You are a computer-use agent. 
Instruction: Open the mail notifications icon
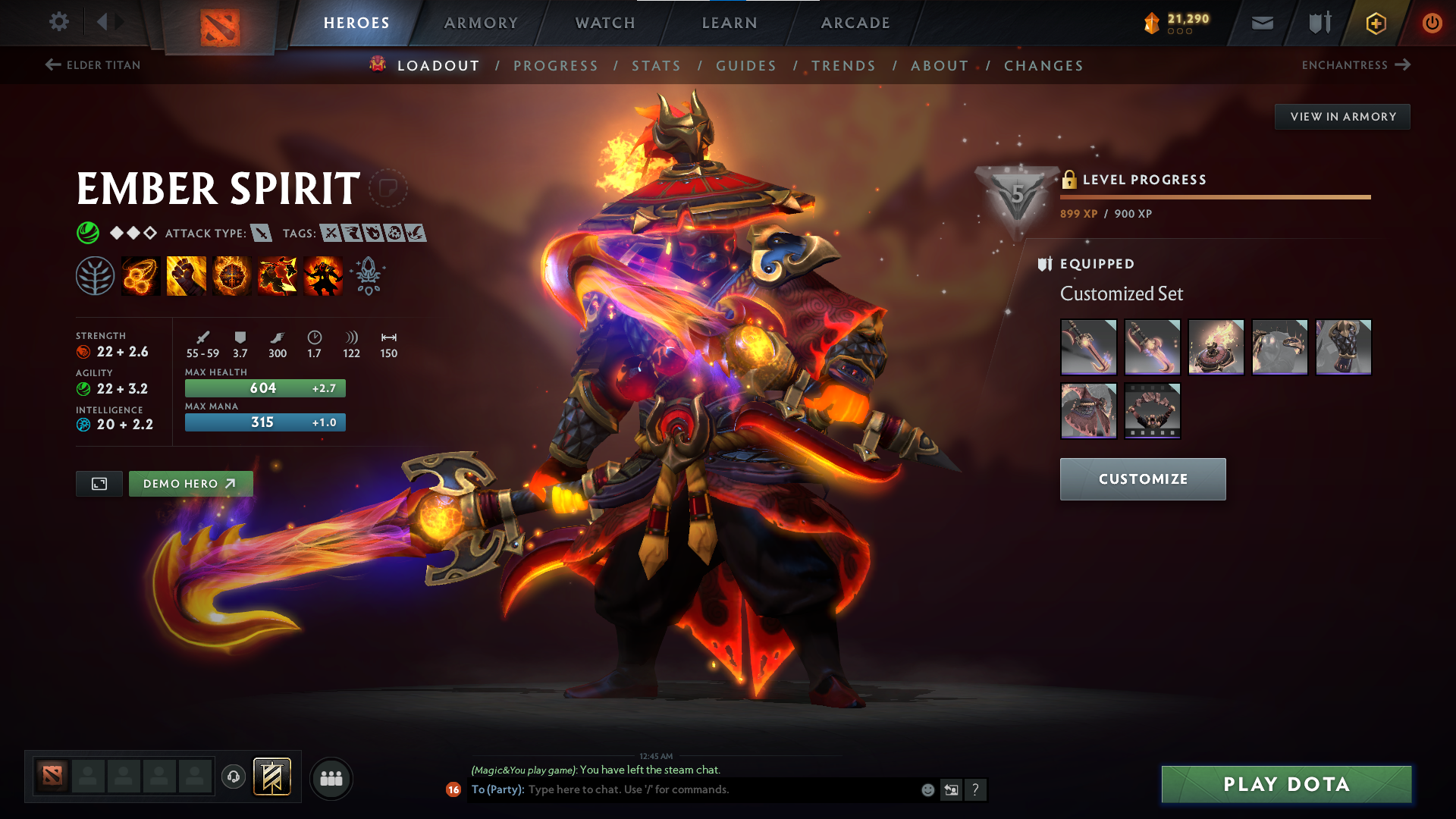pyautogui.click(x=1262, y=23)
